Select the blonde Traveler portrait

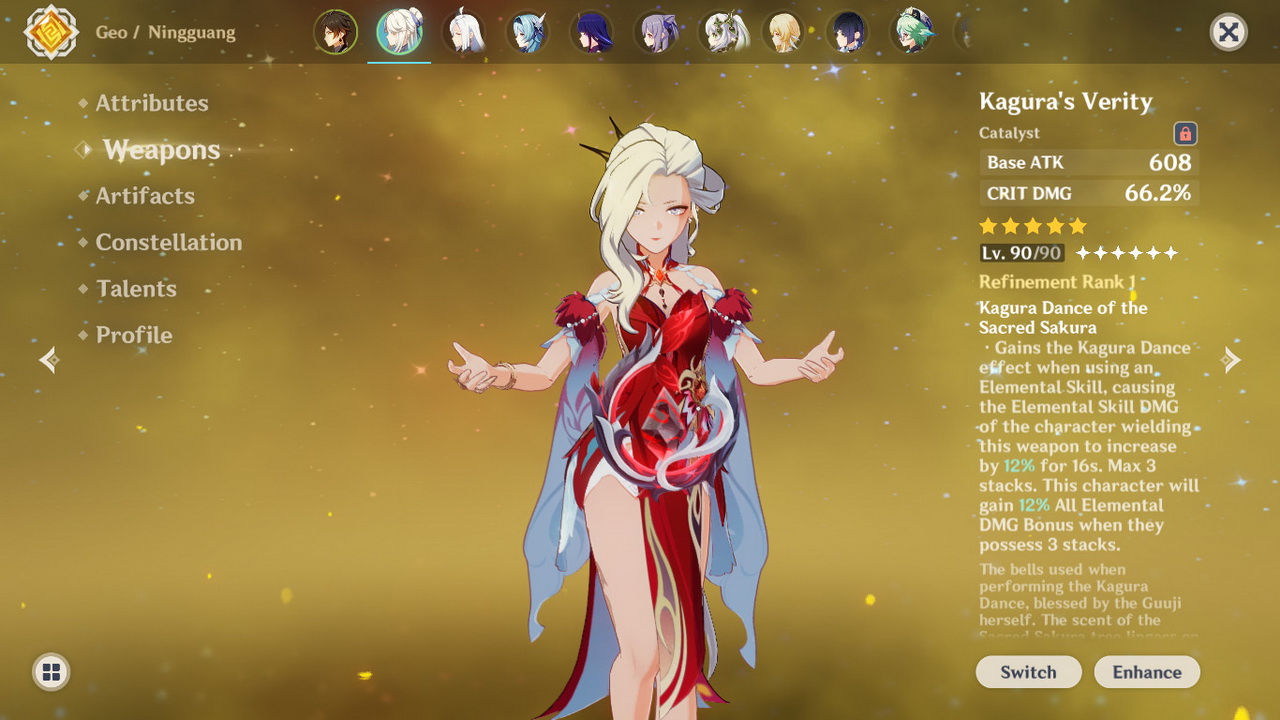point(783,32)
